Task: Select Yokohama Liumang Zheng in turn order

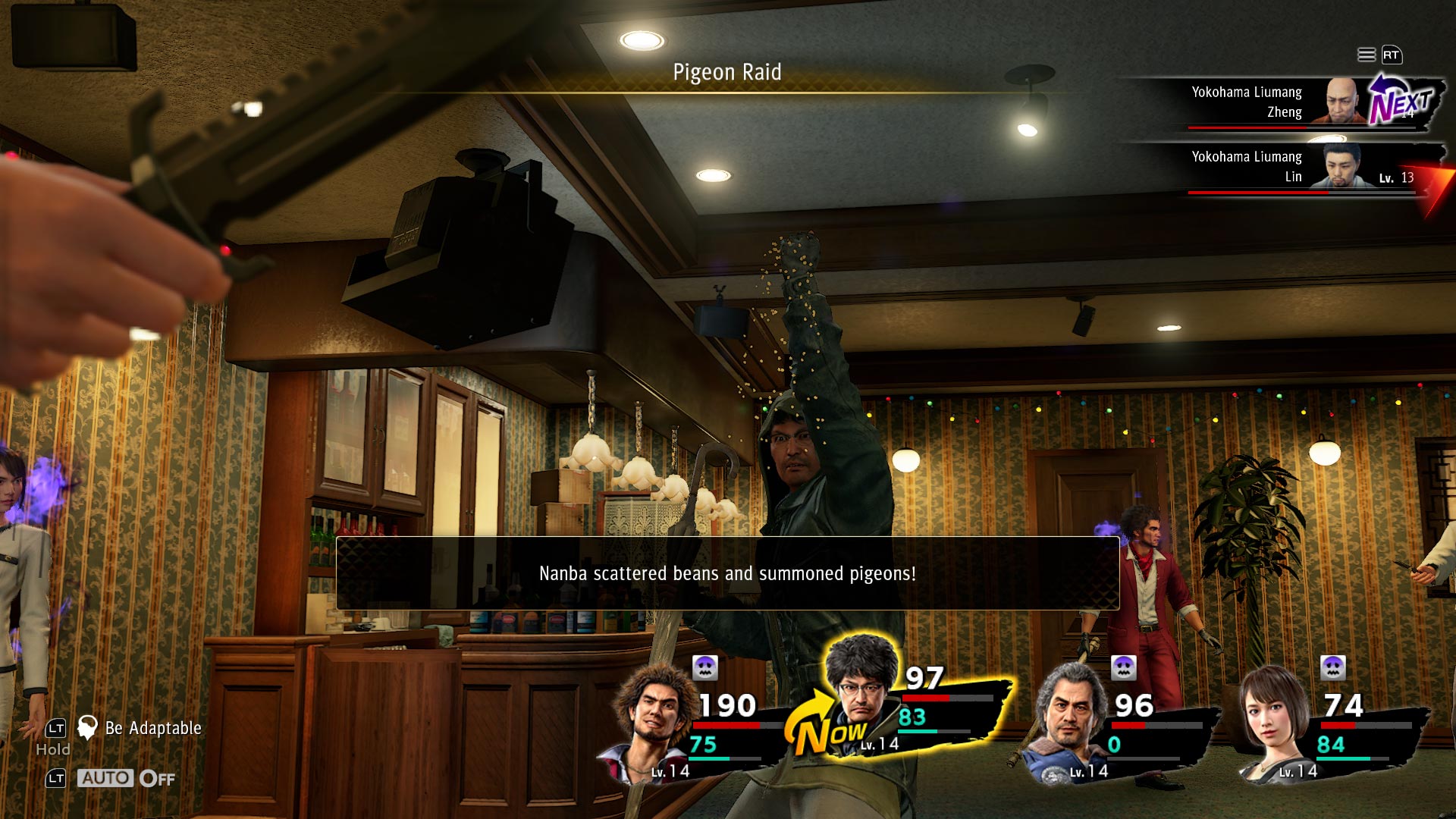Action: 1282,102
